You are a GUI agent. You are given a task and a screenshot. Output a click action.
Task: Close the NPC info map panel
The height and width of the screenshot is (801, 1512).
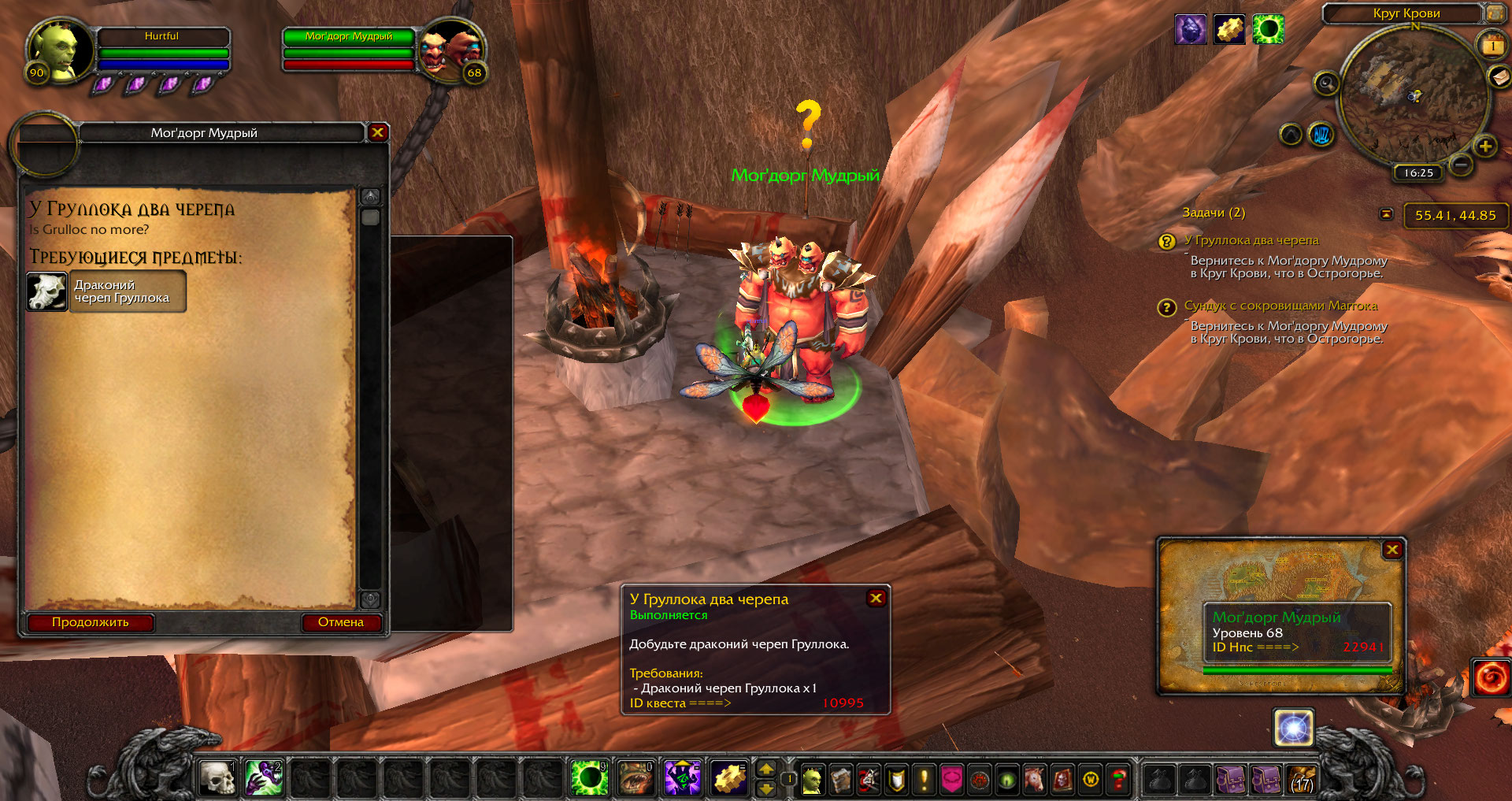[1392, 550]
